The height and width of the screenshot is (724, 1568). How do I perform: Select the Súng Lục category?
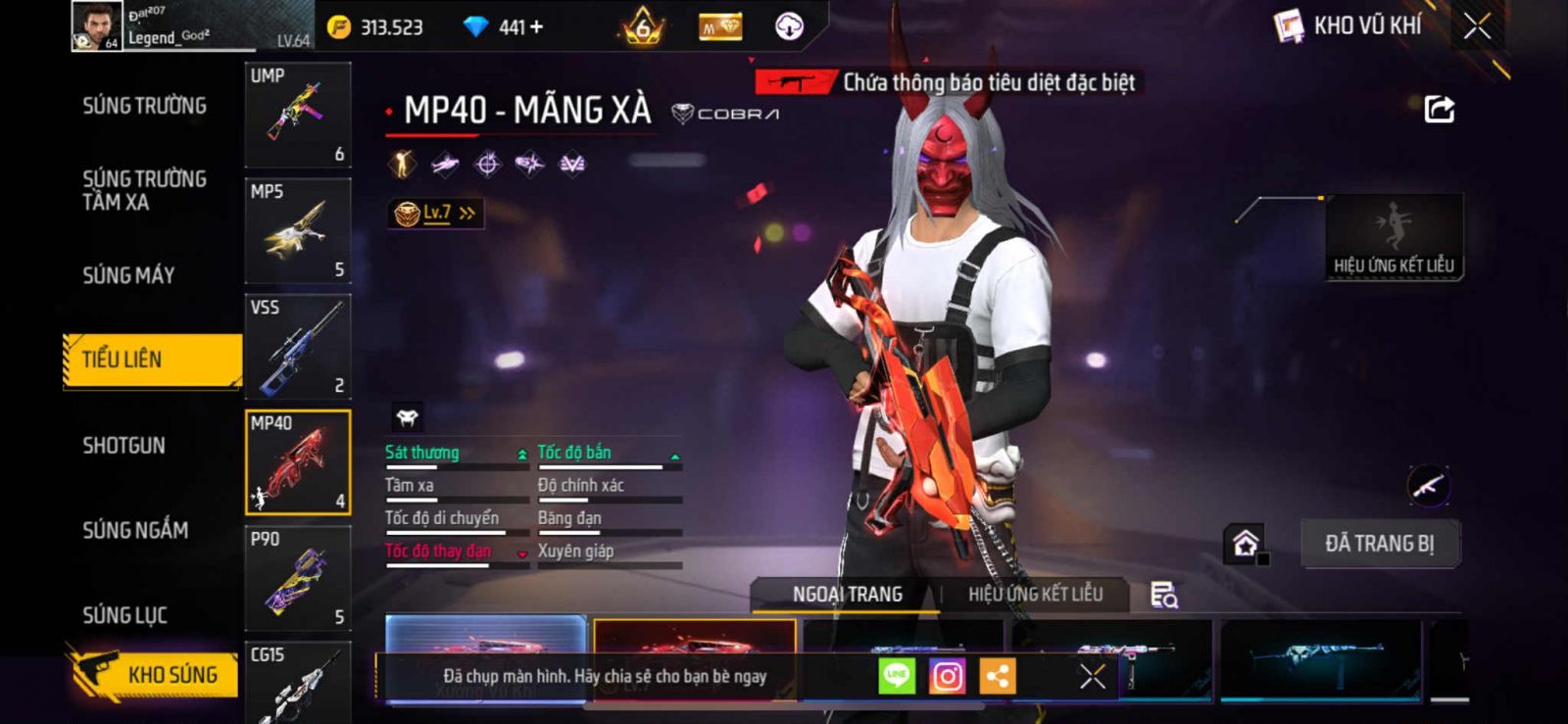[x=124, y=615]
